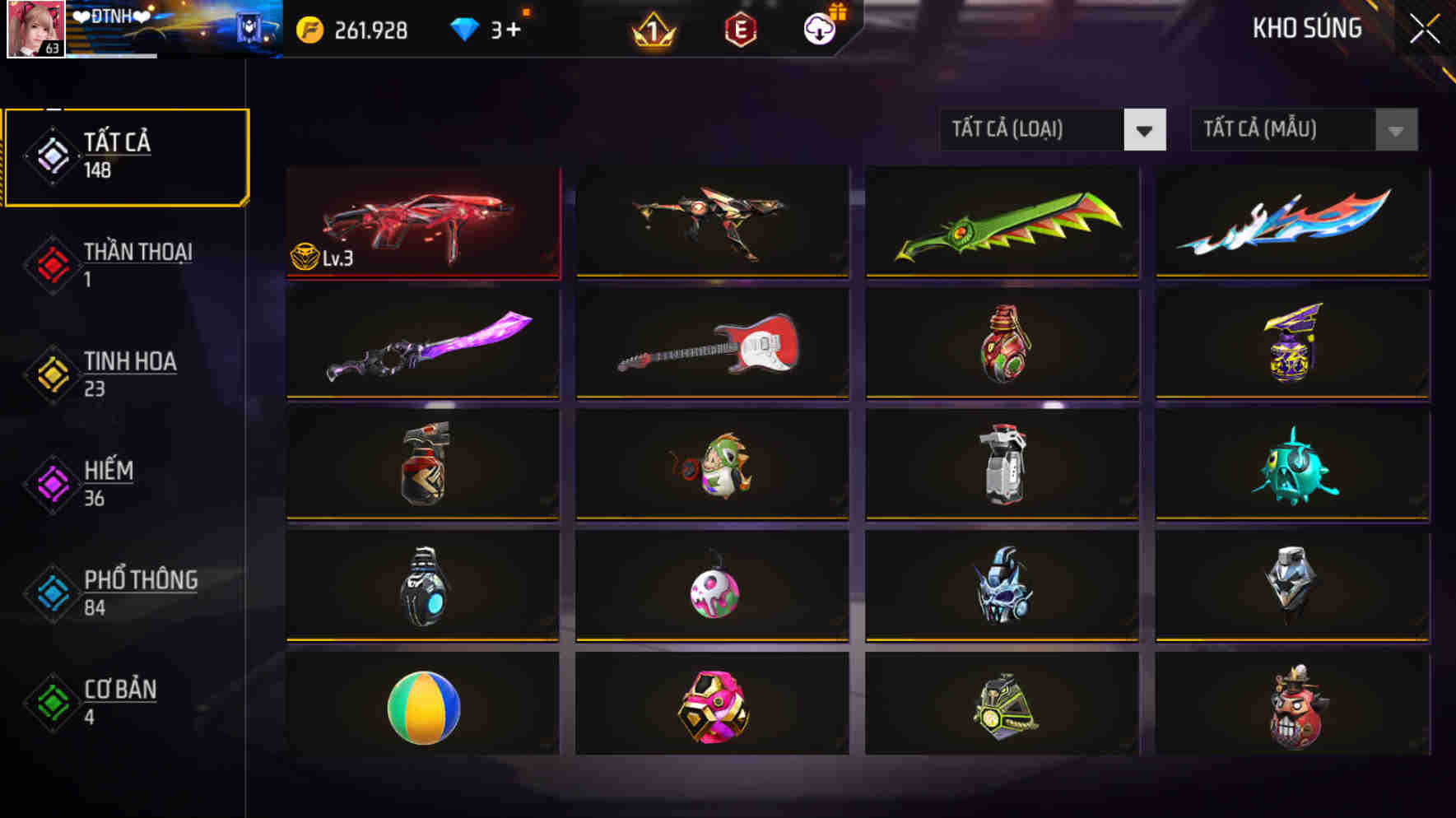1456x818 pixels.
Task: Select the red Lv.3 weapon skin
Action: (423, 222)
